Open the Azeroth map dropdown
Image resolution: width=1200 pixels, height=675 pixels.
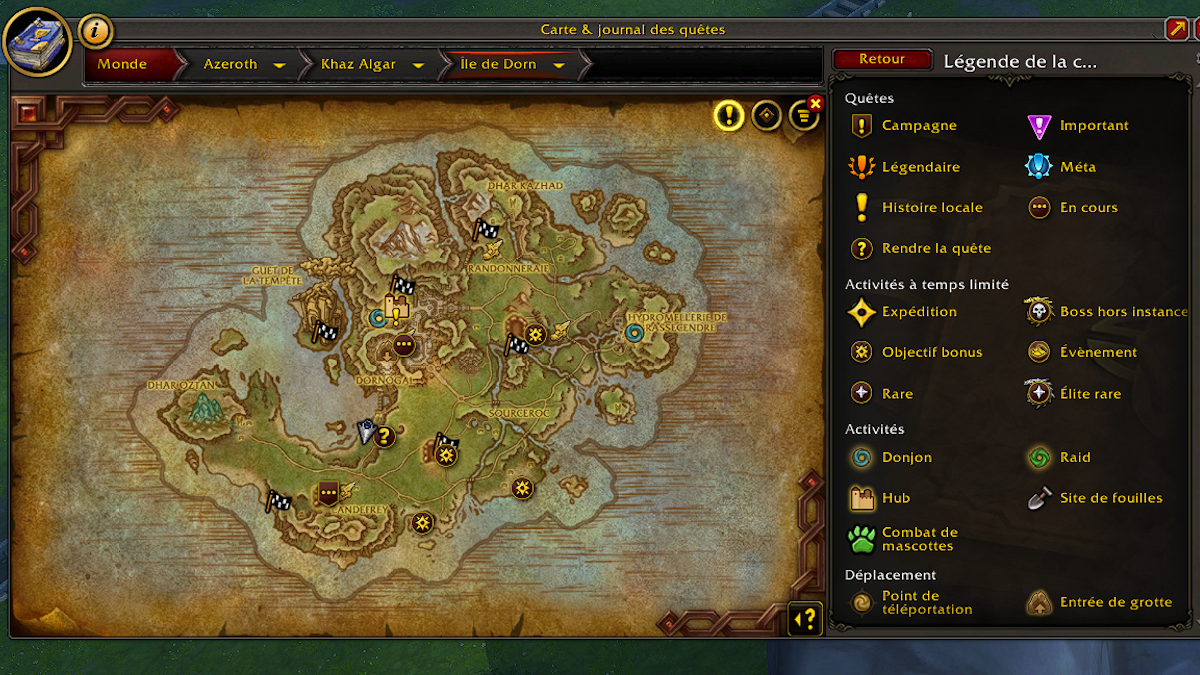tap(280, 65)
